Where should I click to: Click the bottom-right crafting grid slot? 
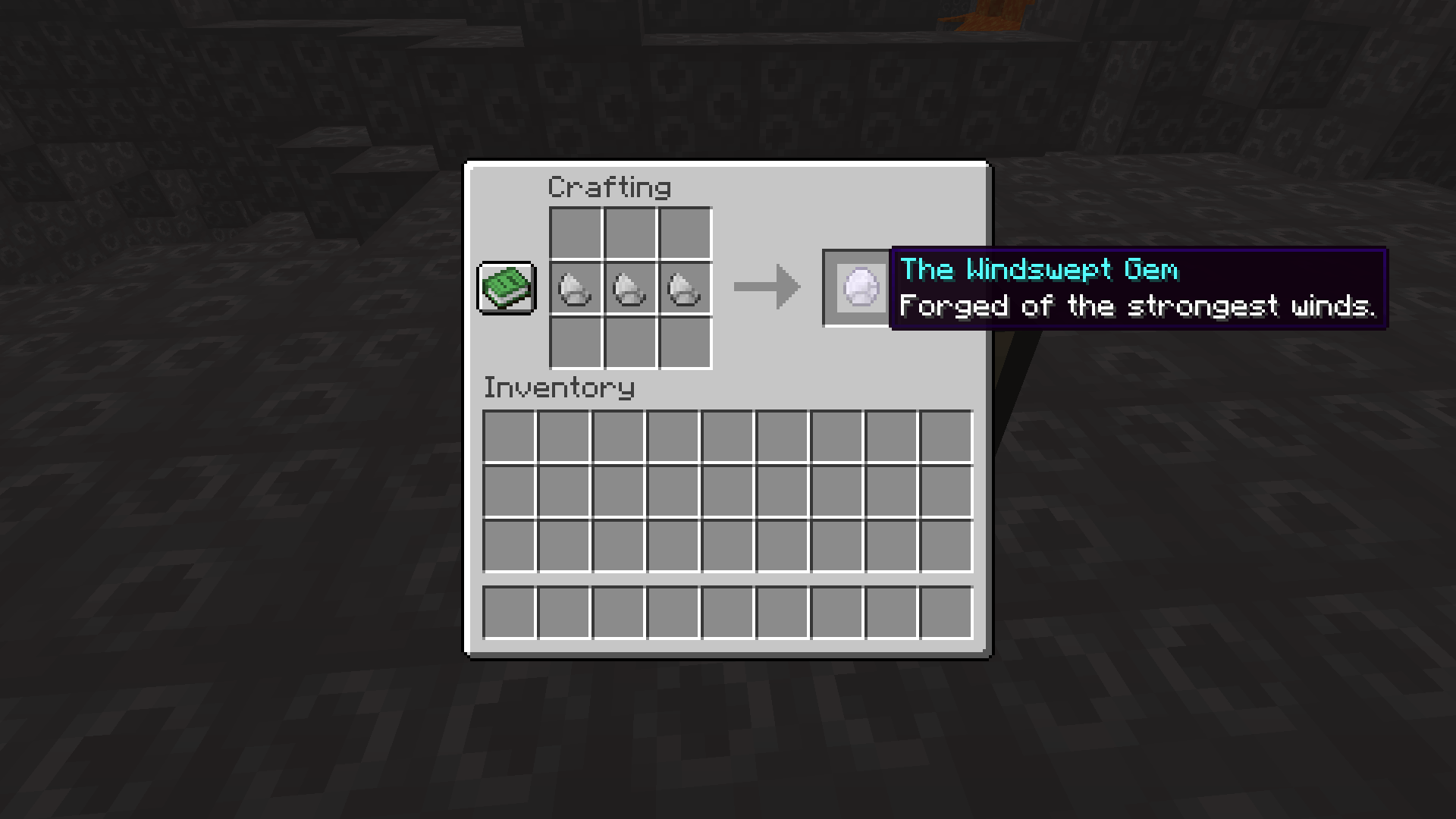pos(684,343)
